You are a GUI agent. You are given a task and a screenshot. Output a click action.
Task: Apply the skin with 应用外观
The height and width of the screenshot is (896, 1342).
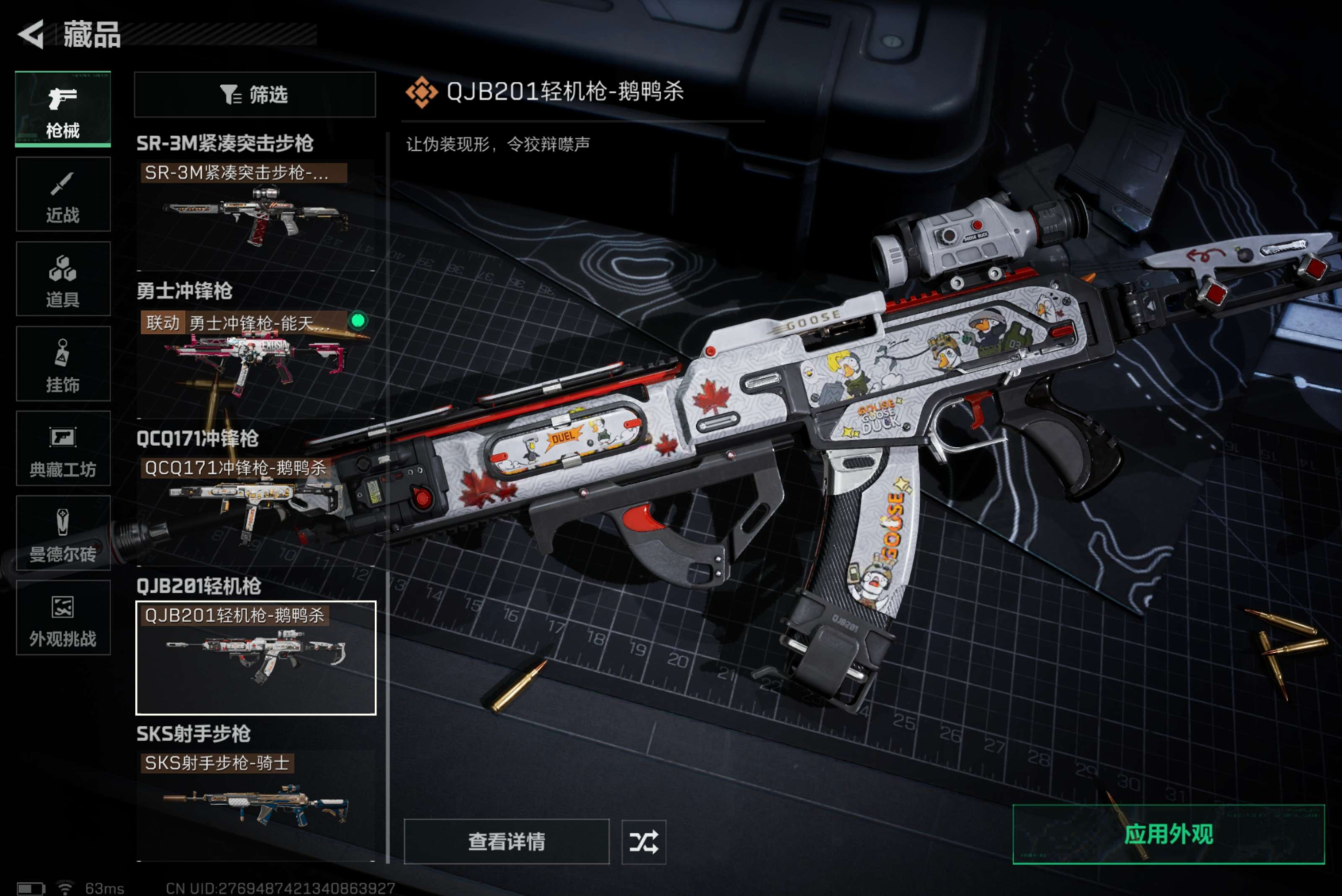pyautogui.click(x=1168, y=835)
